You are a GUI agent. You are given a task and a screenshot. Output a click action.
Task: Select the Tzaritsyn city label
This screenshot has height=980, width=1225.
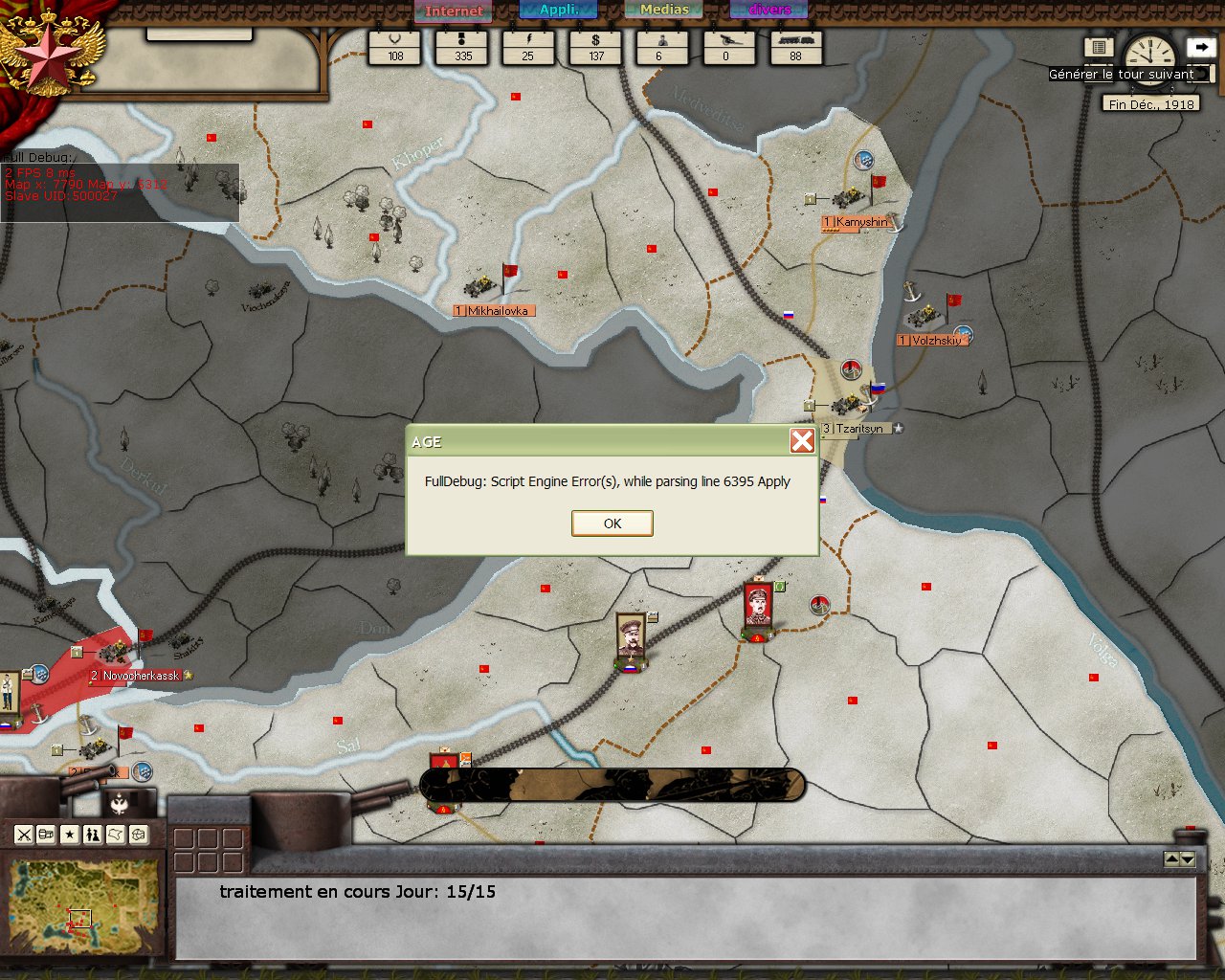[858, 429]
